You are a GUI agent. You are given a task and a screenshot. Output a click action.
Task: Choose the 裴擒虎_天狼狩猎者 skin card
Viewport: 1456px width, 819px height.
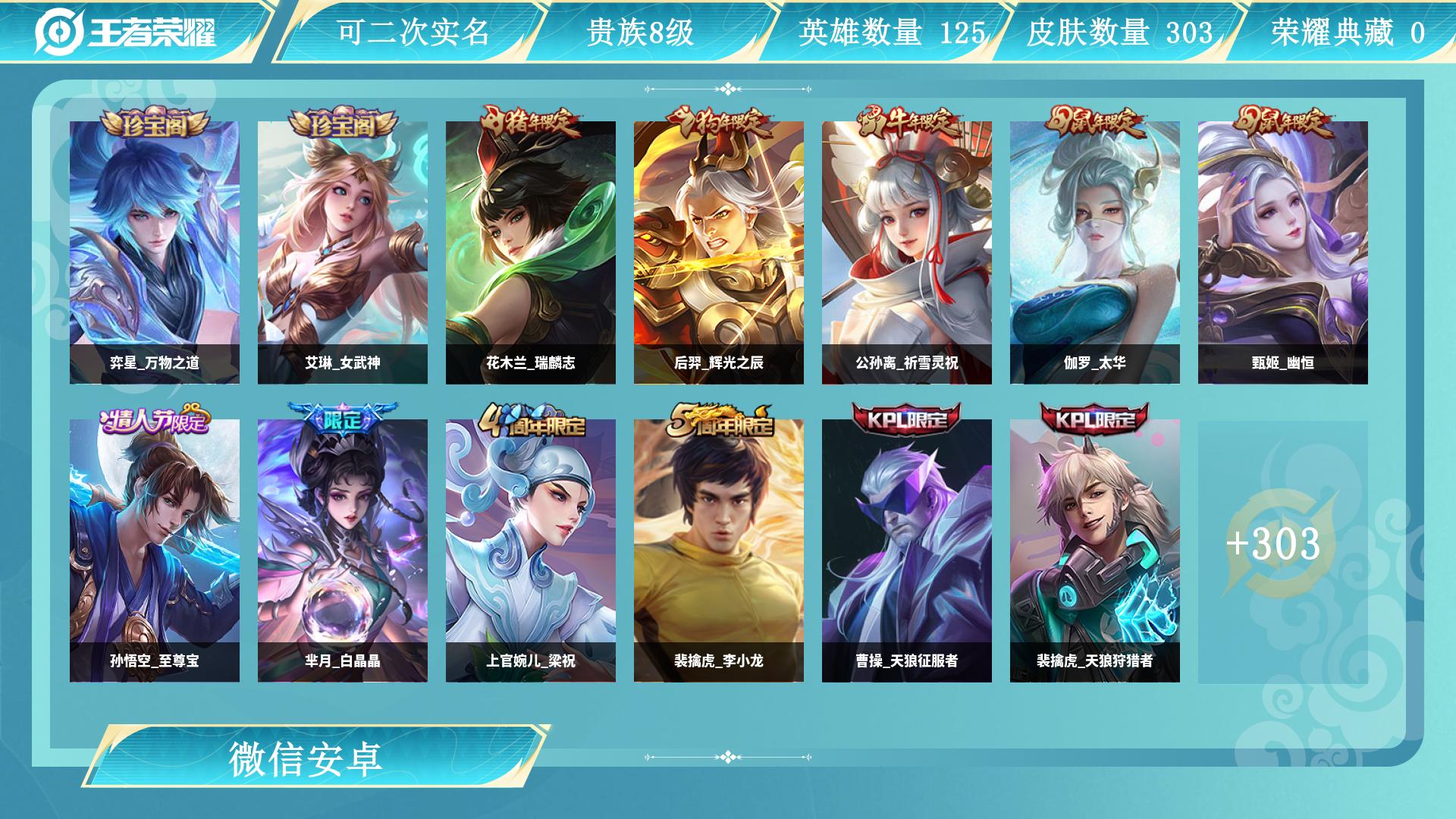tap(1095, 551)
